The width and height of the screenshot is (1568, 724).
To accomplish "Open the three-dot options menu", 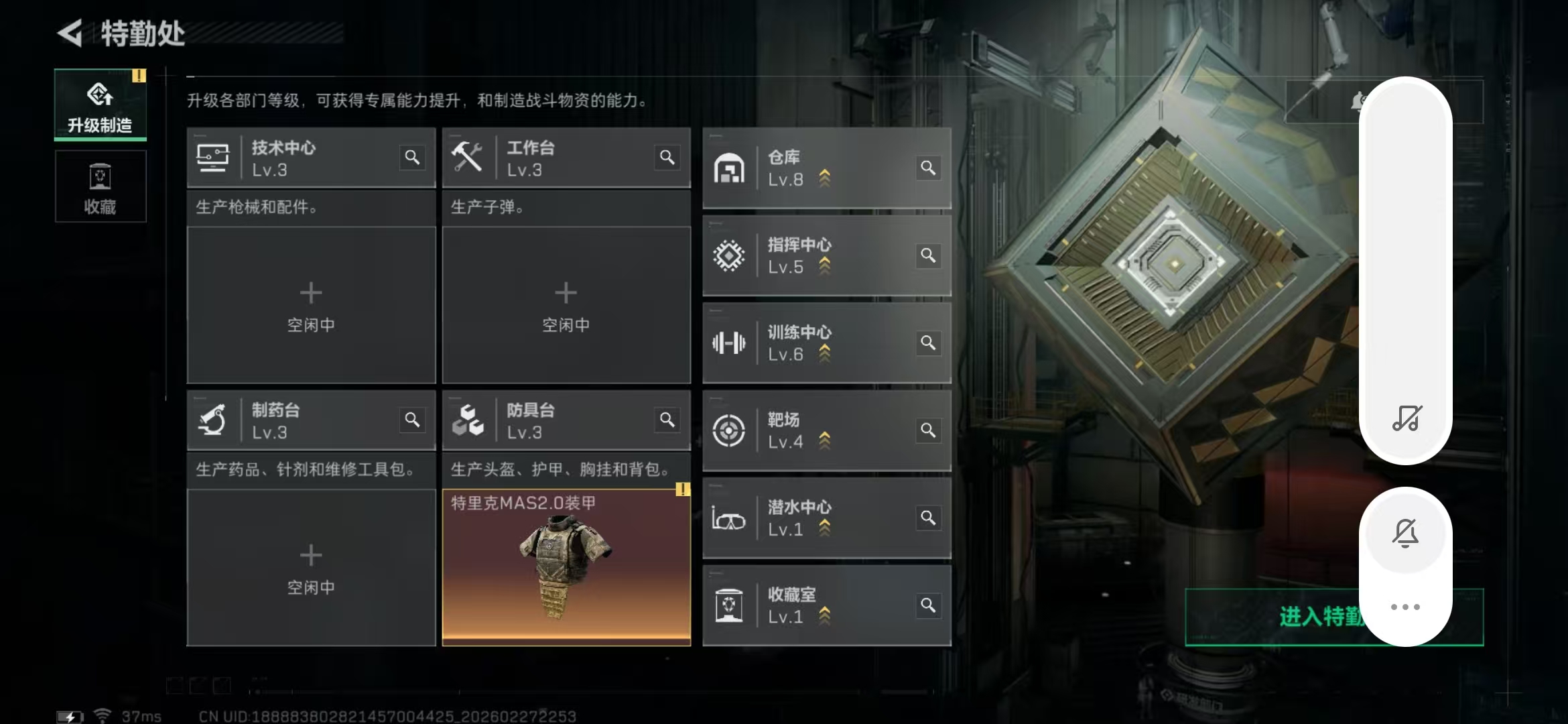I will point(1406,605).
